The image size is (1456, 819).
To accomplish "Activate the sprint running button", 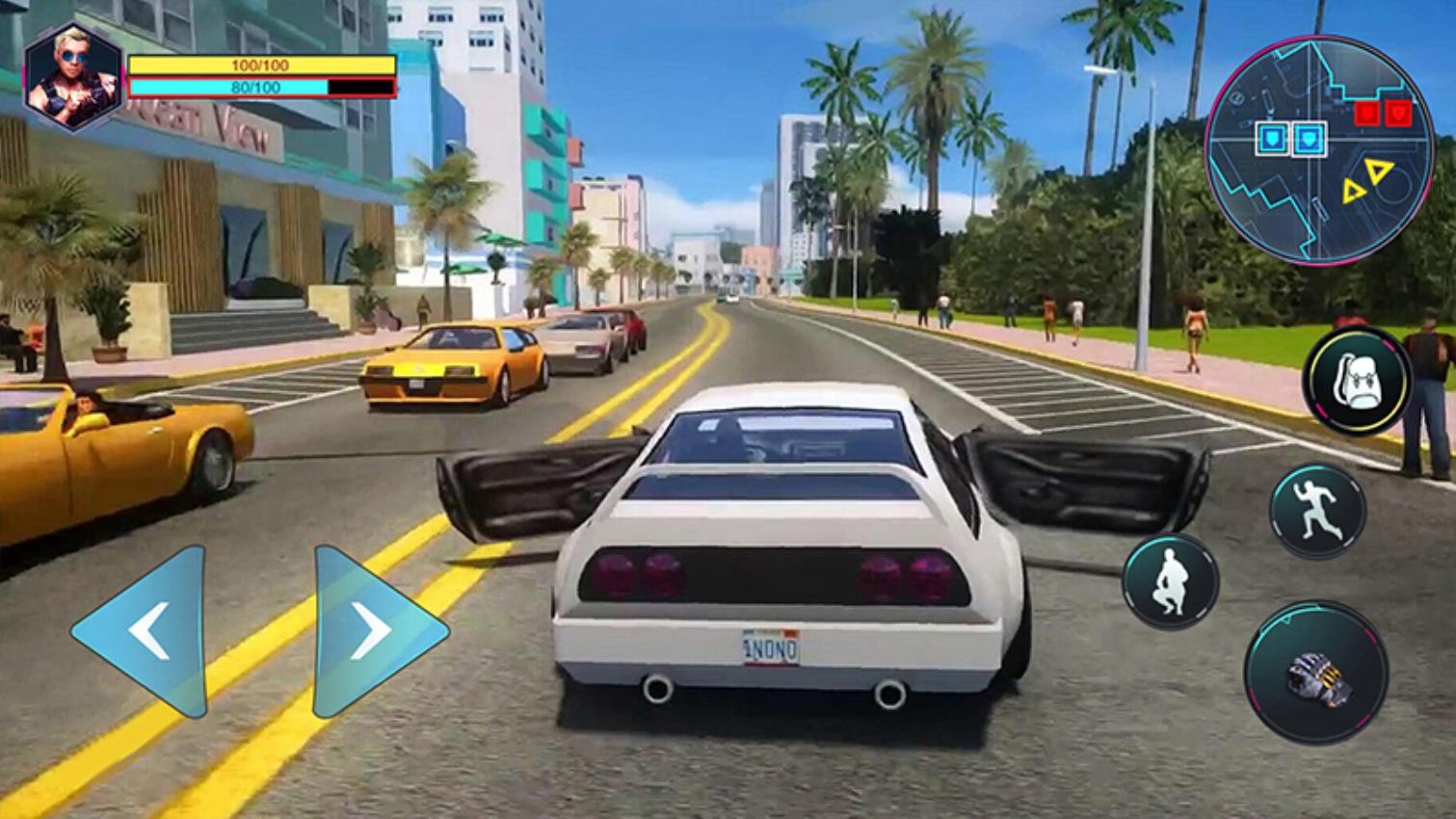I will 1316,512.
